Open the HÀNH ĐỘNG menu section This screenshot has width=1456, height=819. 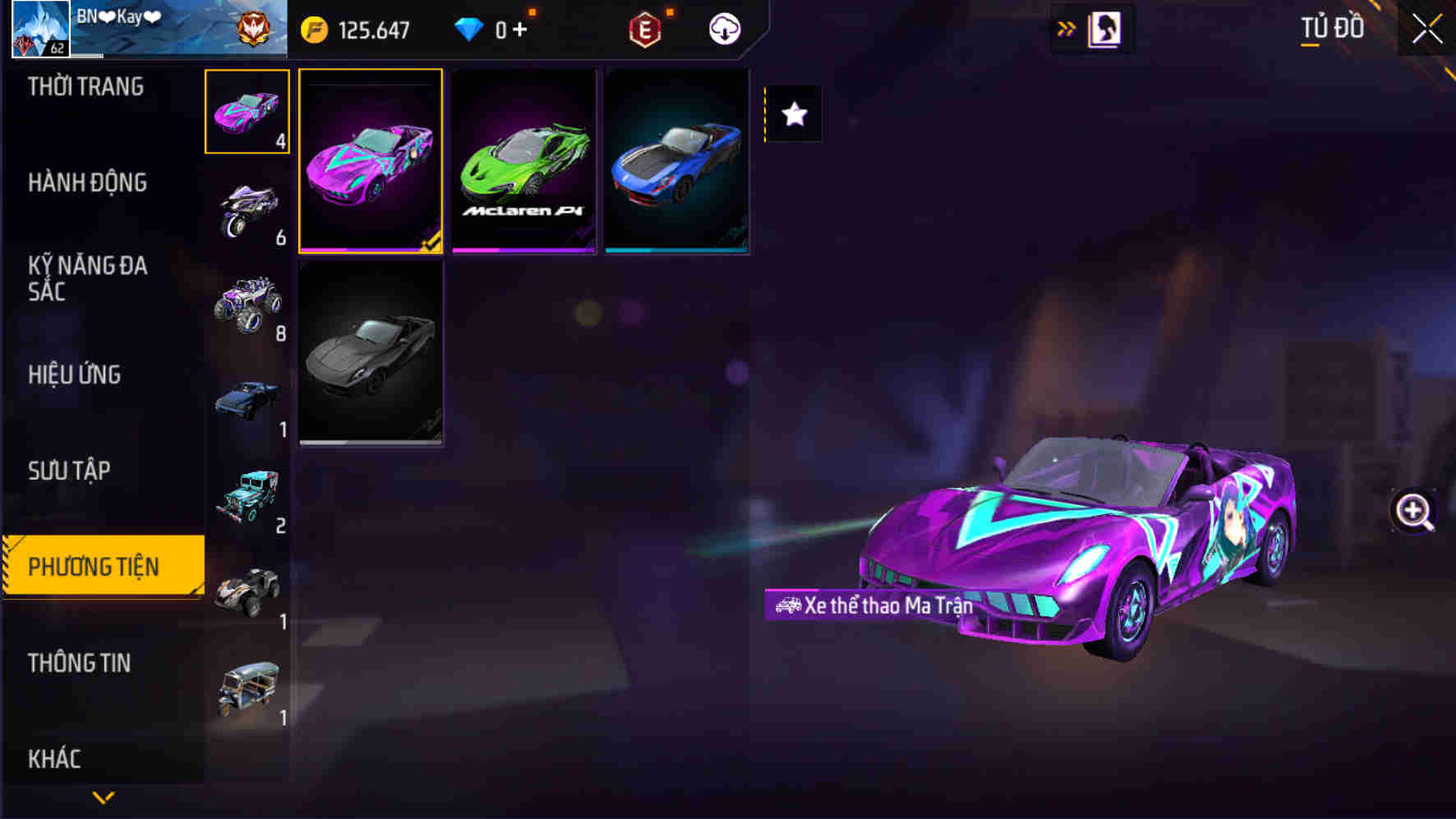tap(85, 183)
